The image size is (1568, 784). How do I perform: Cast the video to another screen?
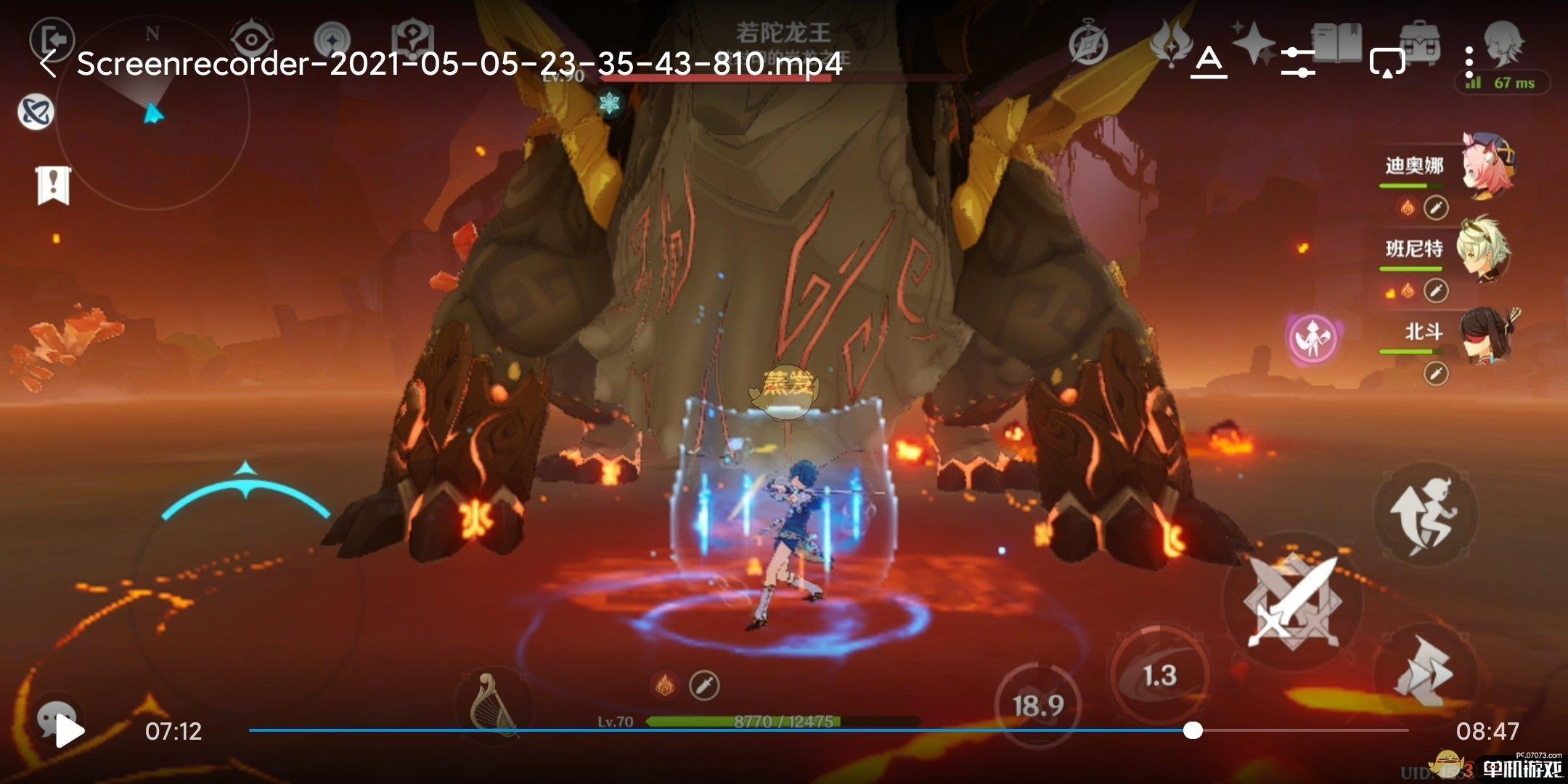(1387, 62)
